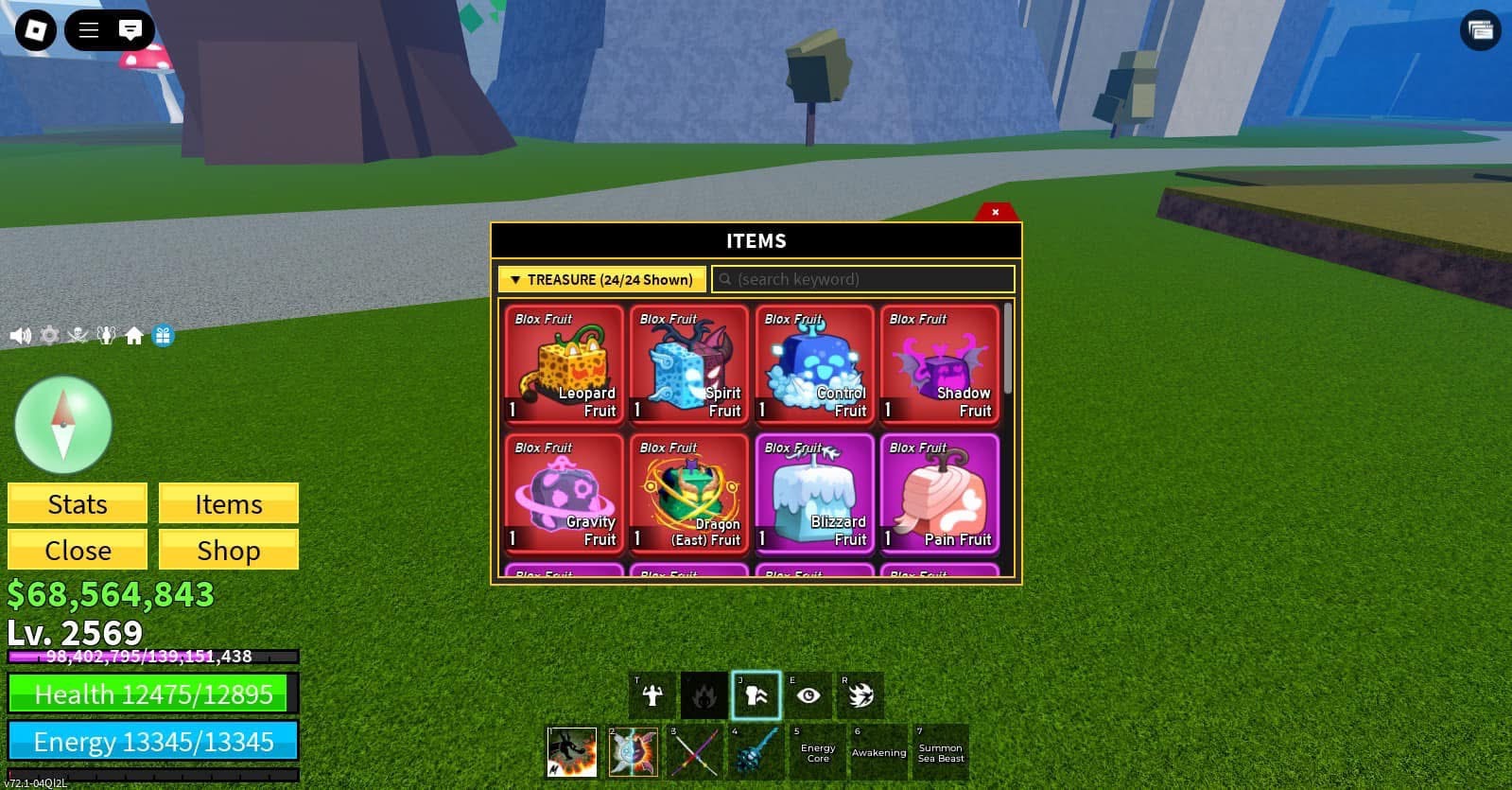Screen dimensions: 1512x790
Task: Choose the Dragon (East) Fruit slot
Action: [688, 493]
